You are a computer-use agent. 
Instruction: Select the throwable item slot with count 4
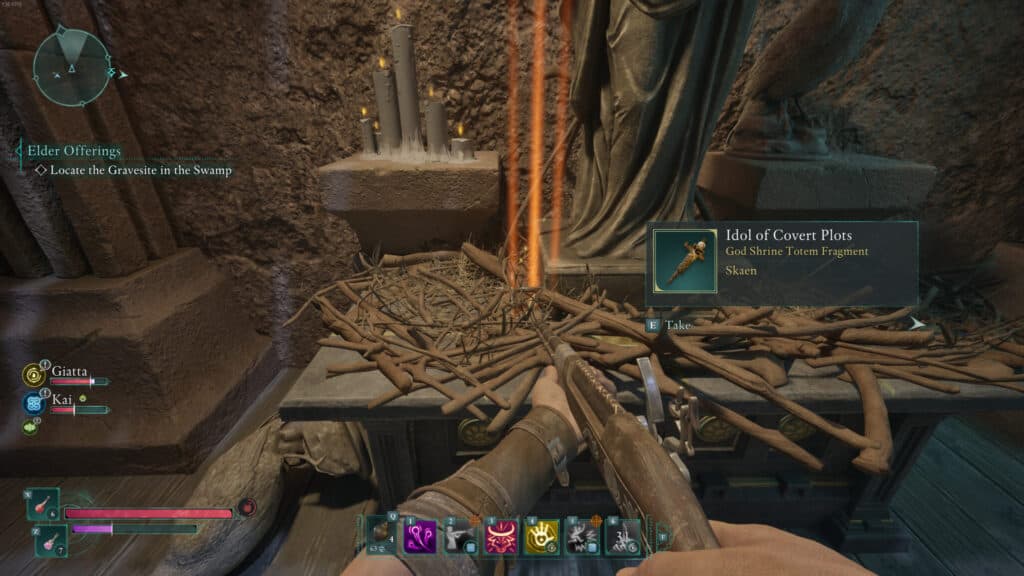coord(381,535)
